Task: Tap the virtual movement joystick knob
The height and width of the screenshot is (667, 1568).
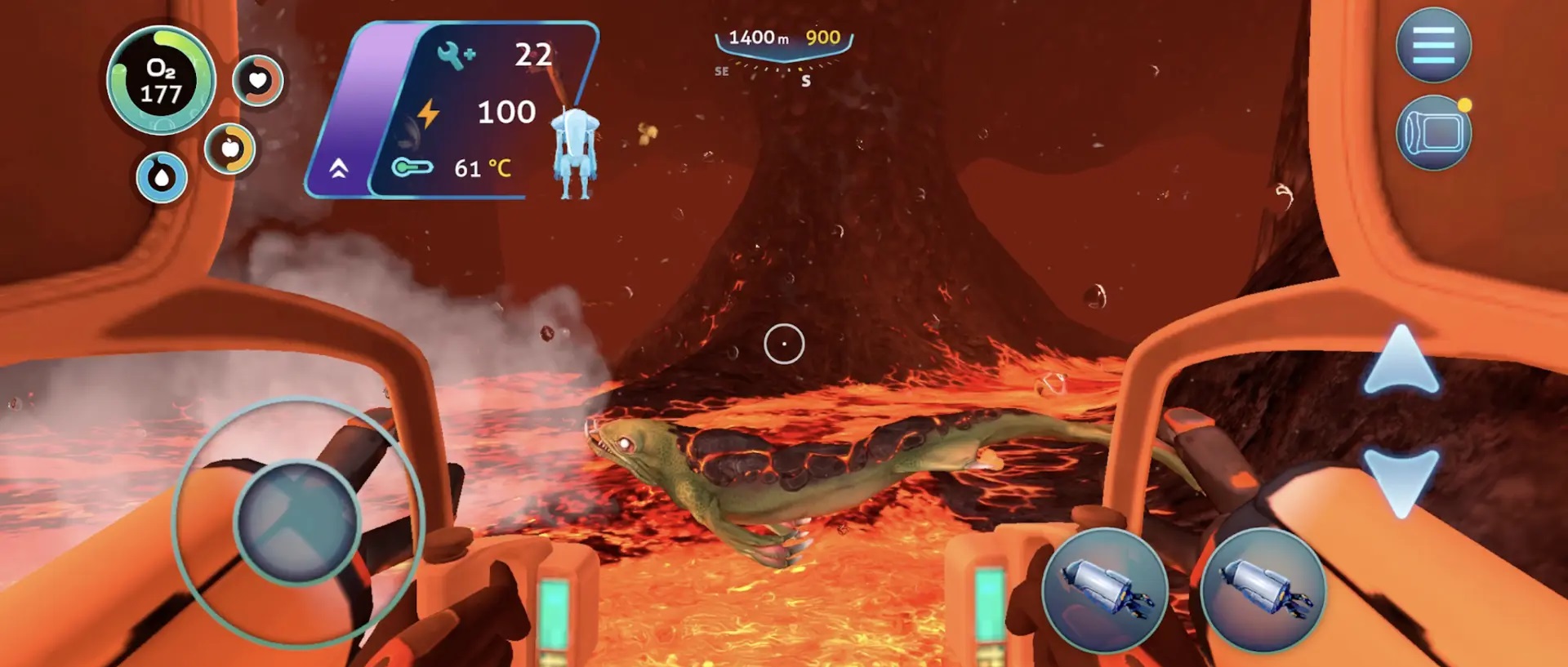Action: [x=296, y=522]
